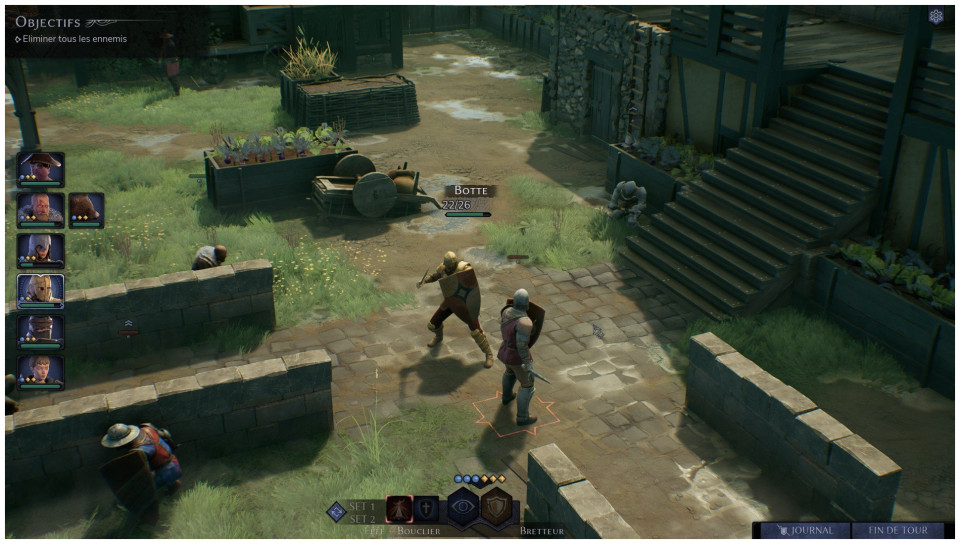Select the bear companion portrait

86,209
